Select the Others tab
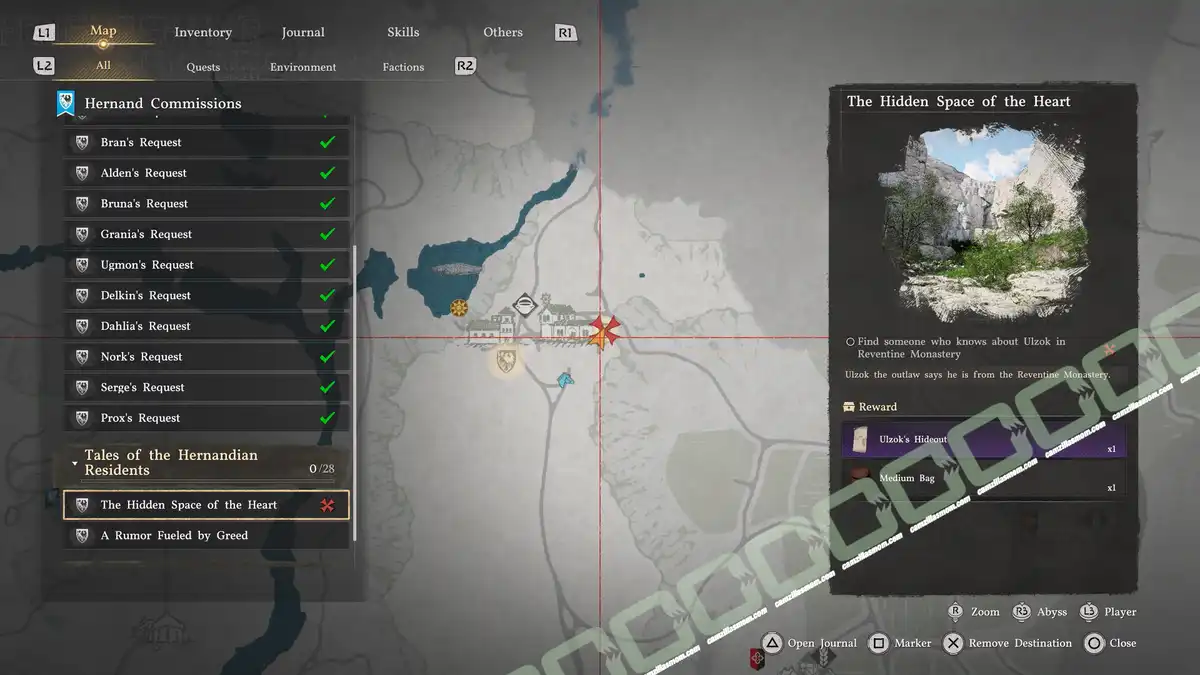The height and width of the screenshot is (675, 1200). [503, 32]
